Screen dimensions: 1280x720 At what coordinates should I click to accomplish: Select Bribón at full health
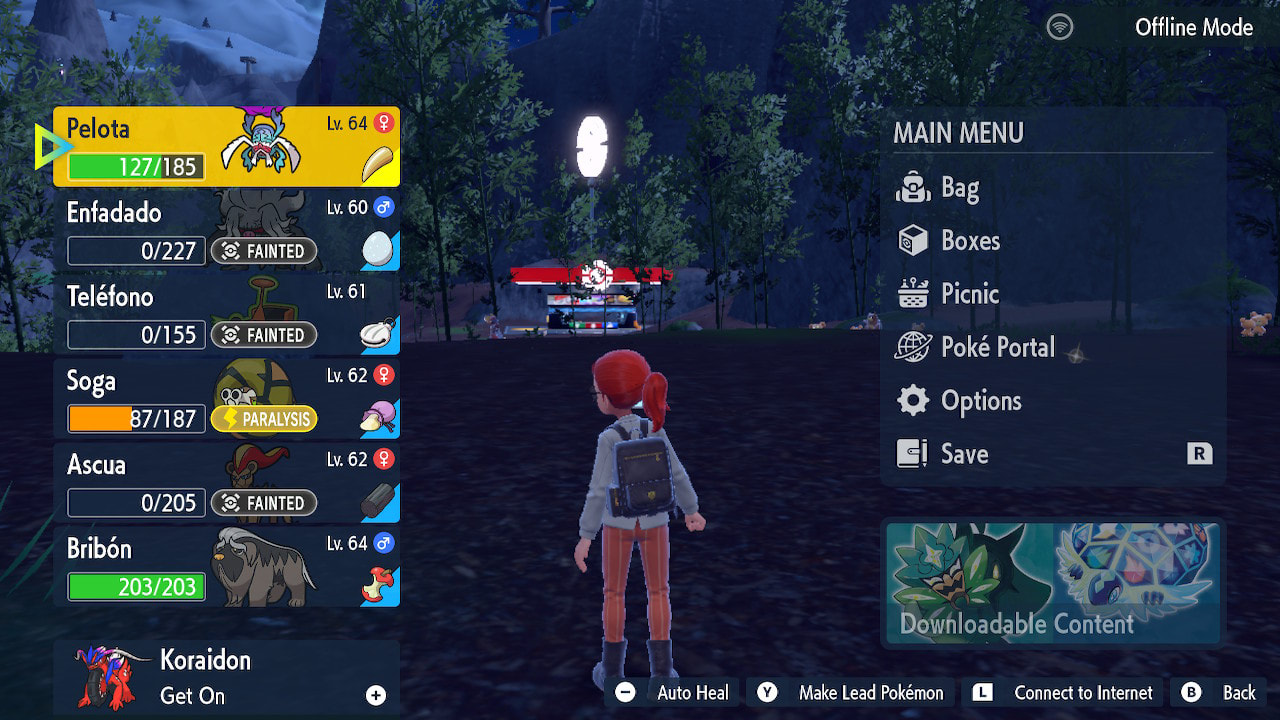click(226, 567)
